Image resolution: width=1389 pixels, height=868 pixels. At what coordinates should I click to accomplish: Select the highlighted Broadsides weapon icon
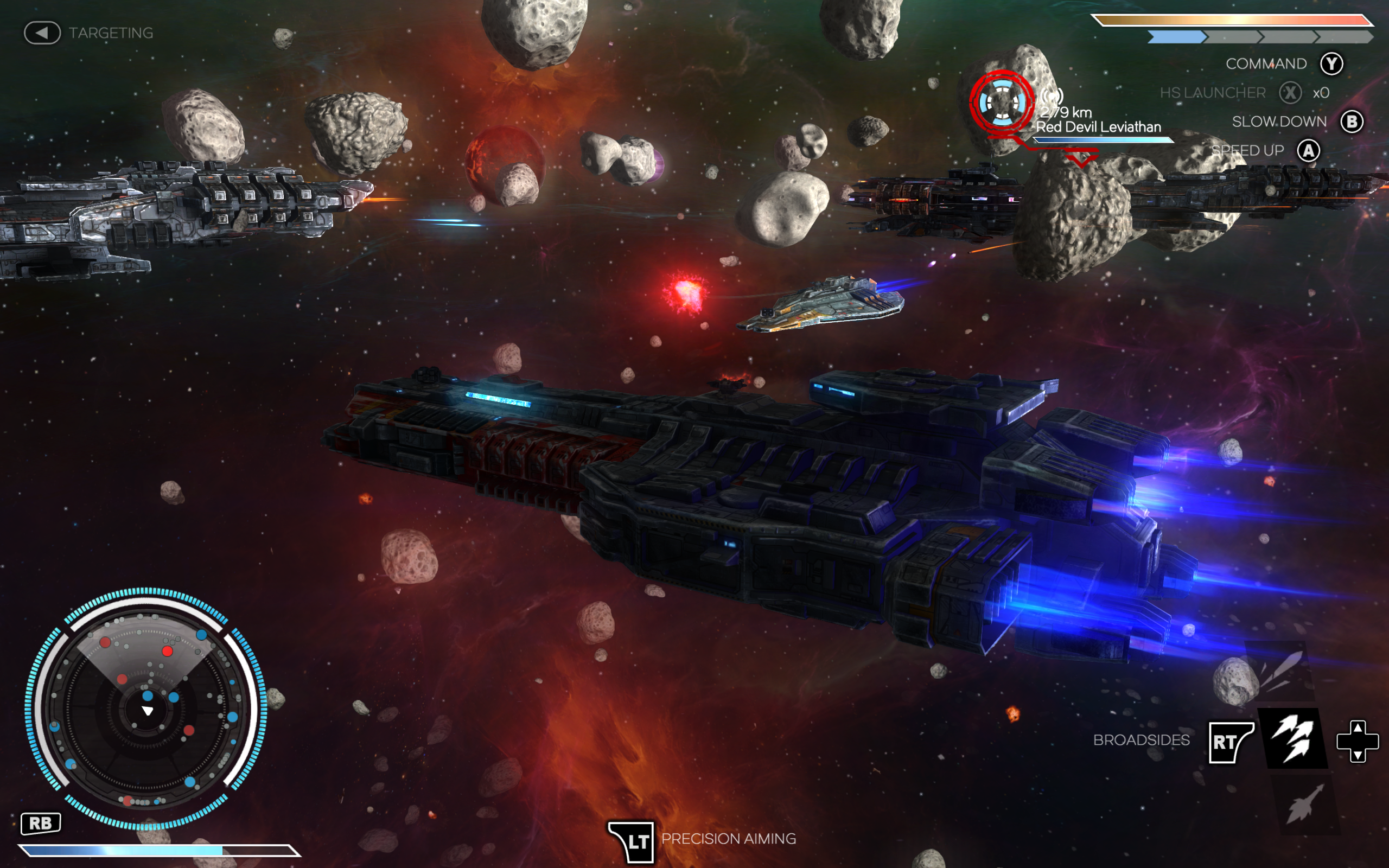coord(1293,739)
